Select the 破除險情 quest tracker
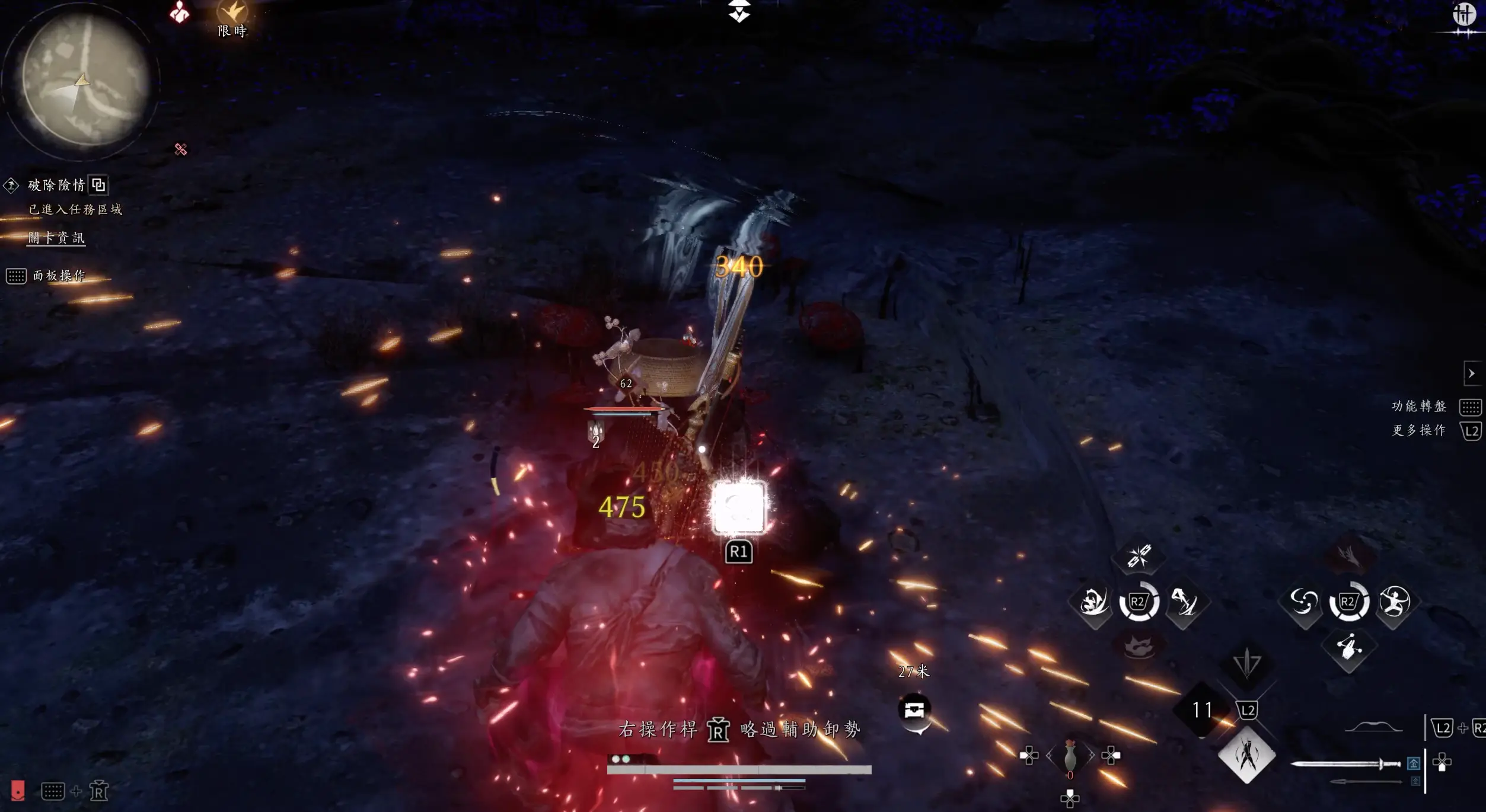 (x=57, y=186)
